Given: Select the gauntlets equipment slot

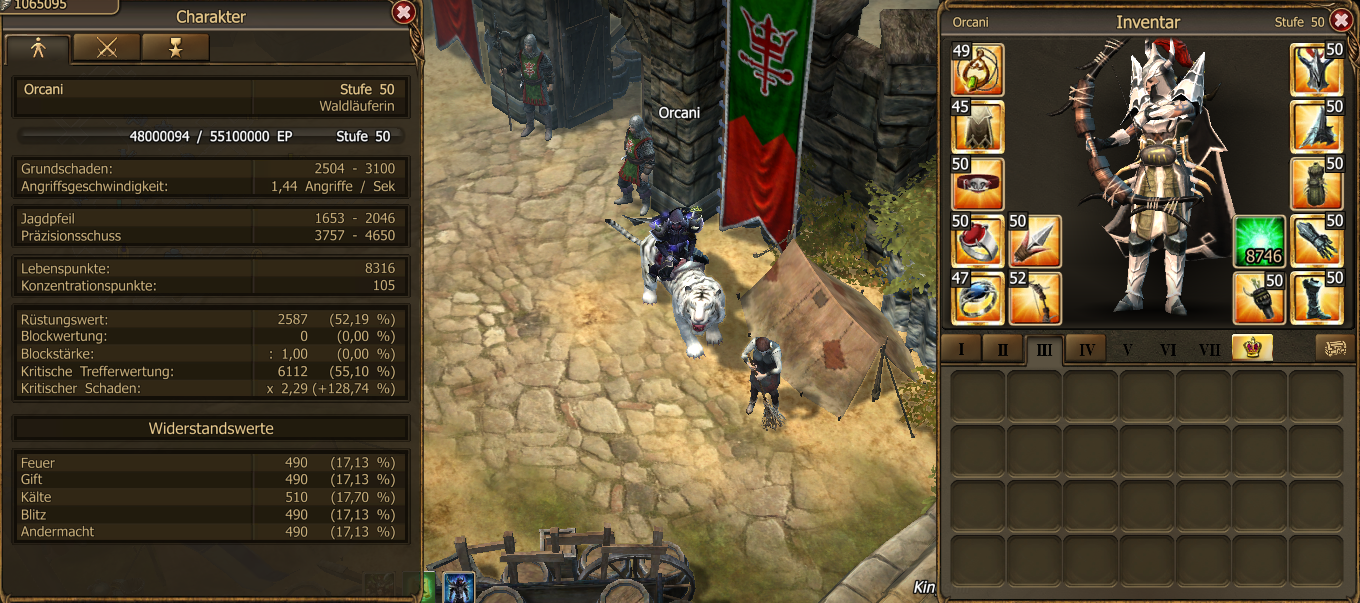Looking at the screenshot, I should click(x=1316, y=241).
